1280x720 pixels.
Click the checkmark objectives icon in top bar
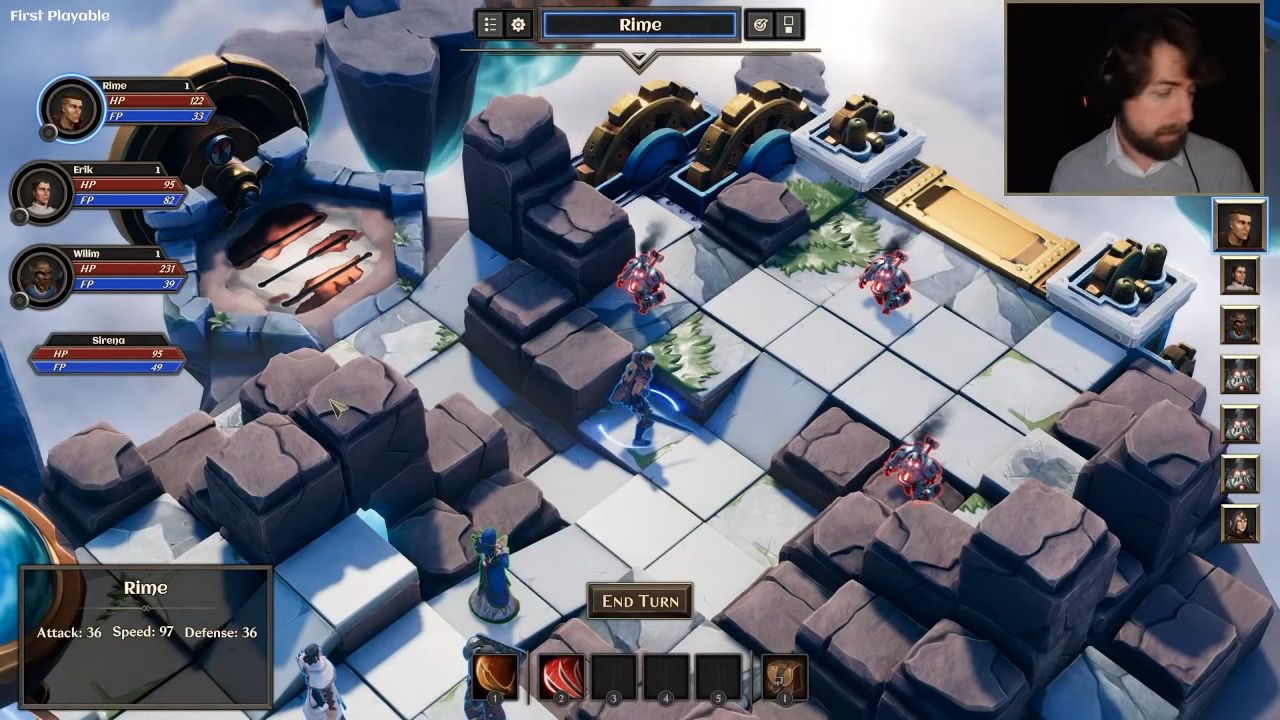coord(760,25)
